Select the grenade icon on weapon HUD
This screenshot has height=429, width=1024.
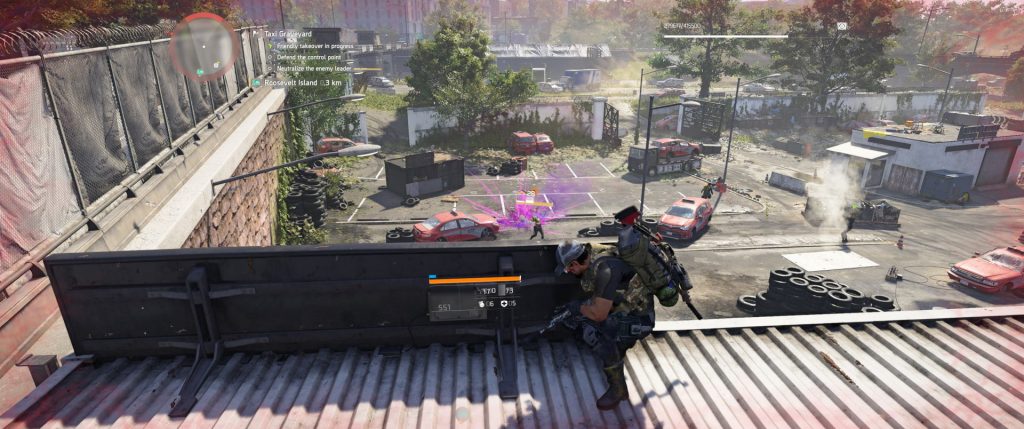(483, 303)
